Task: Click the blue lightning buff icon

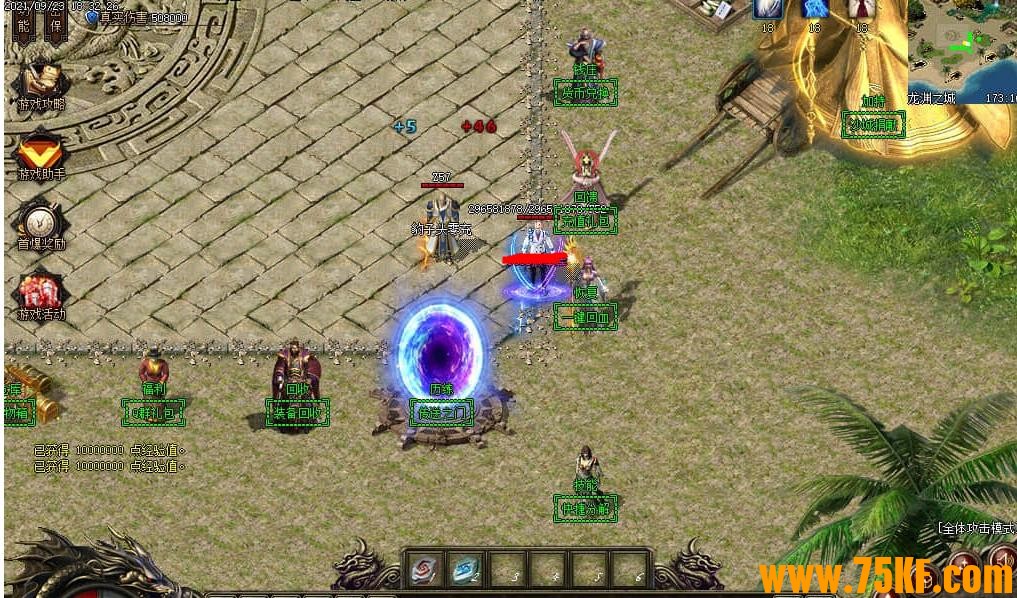Action: point(814,10)
